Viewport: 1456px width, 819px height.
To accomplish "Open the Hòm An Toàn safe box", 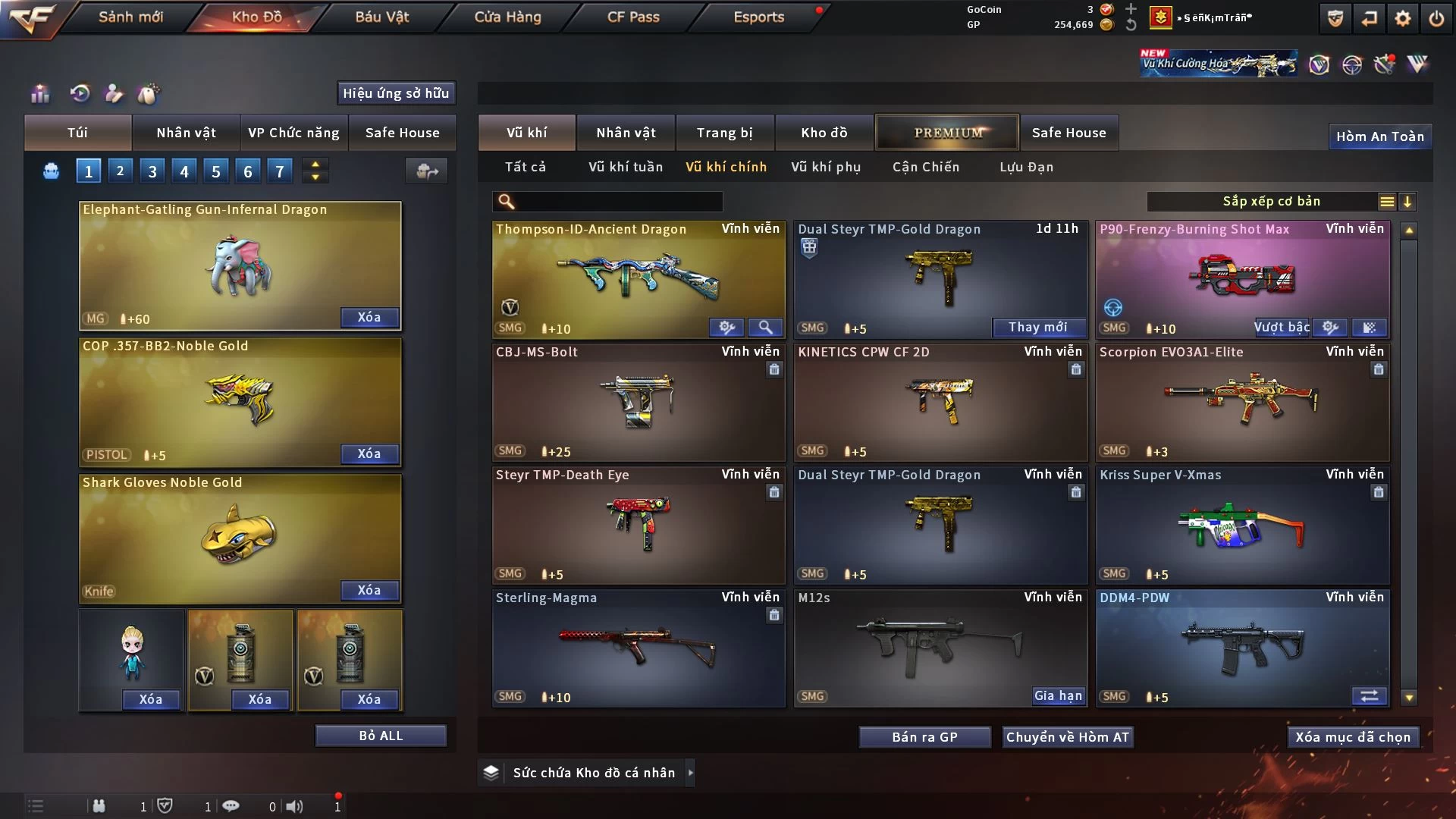I will tap(1379, 136).
